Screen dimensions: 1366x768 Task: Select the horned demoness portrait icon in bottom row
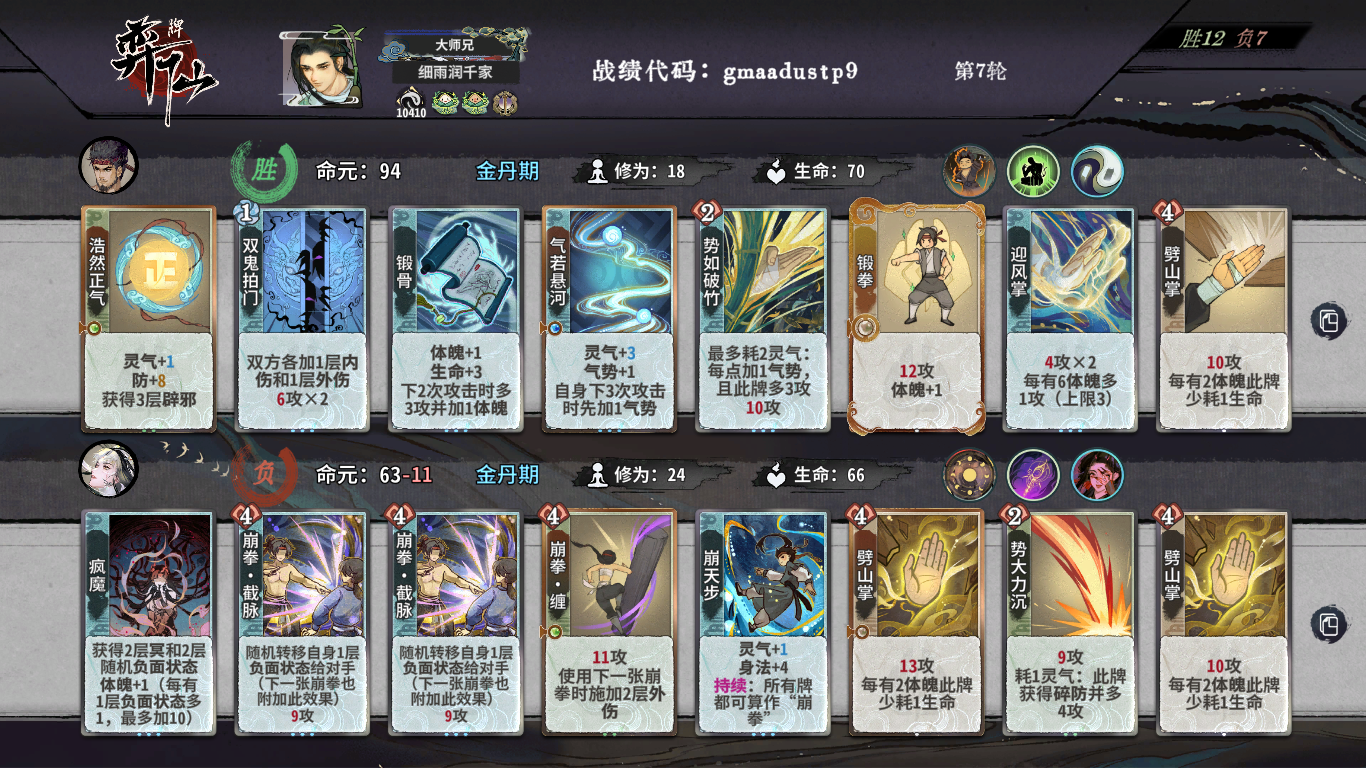pos(1095,474)
